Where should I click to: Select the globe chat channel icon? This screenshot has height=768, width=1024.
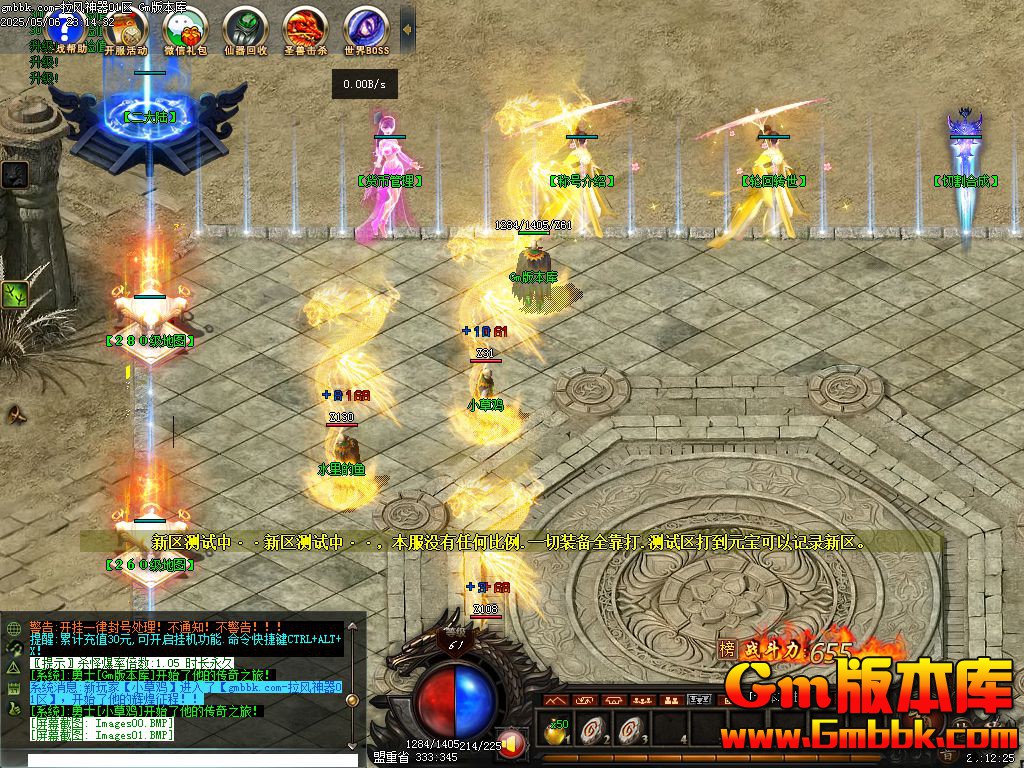click(x=14, y=629)
